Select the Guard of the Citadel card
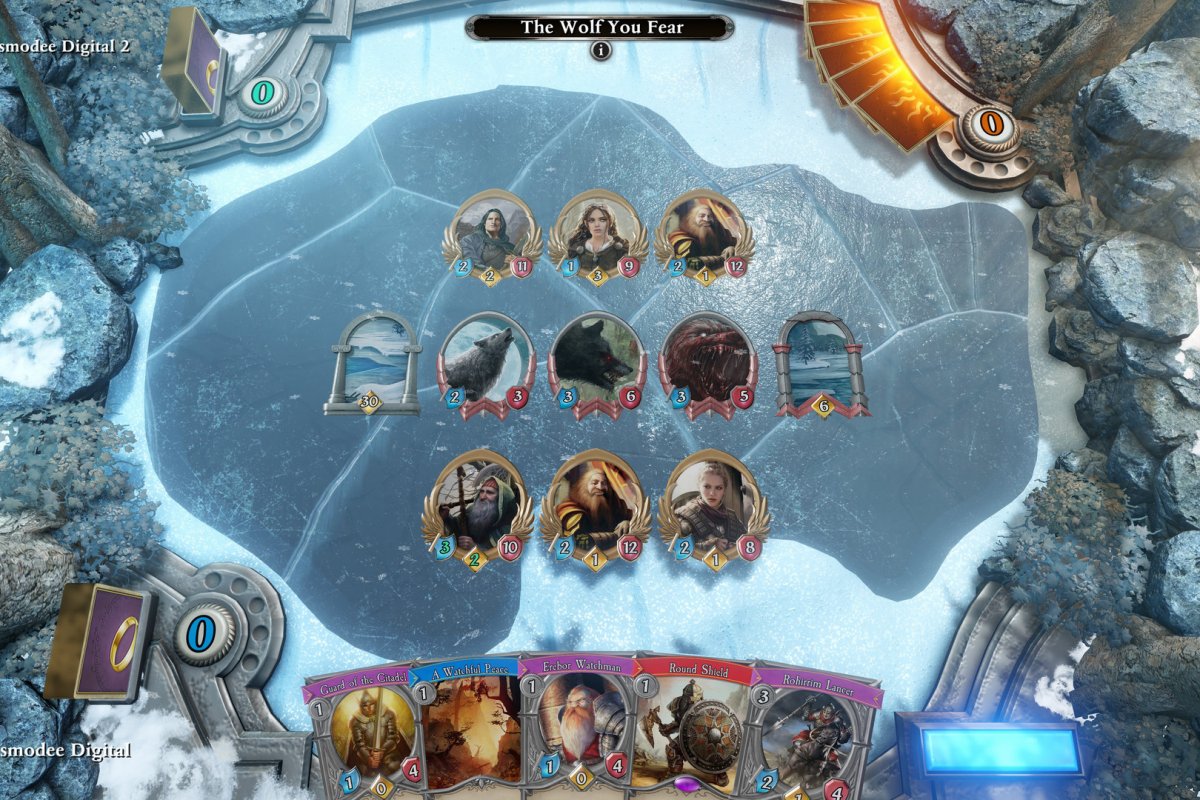 click(365, 730)
